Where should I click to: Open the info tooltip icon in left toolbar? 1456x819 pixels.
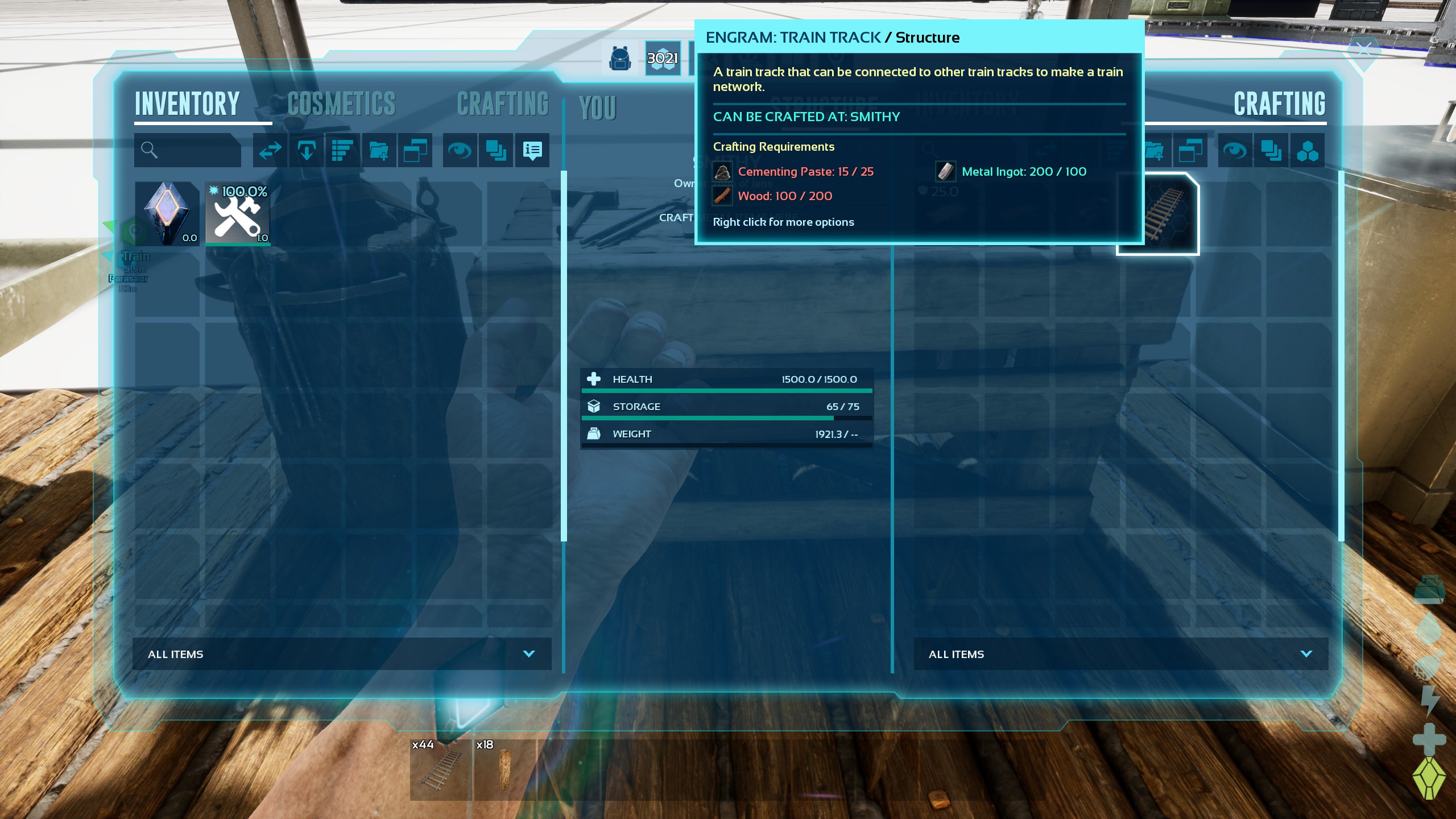click(531, 150)
